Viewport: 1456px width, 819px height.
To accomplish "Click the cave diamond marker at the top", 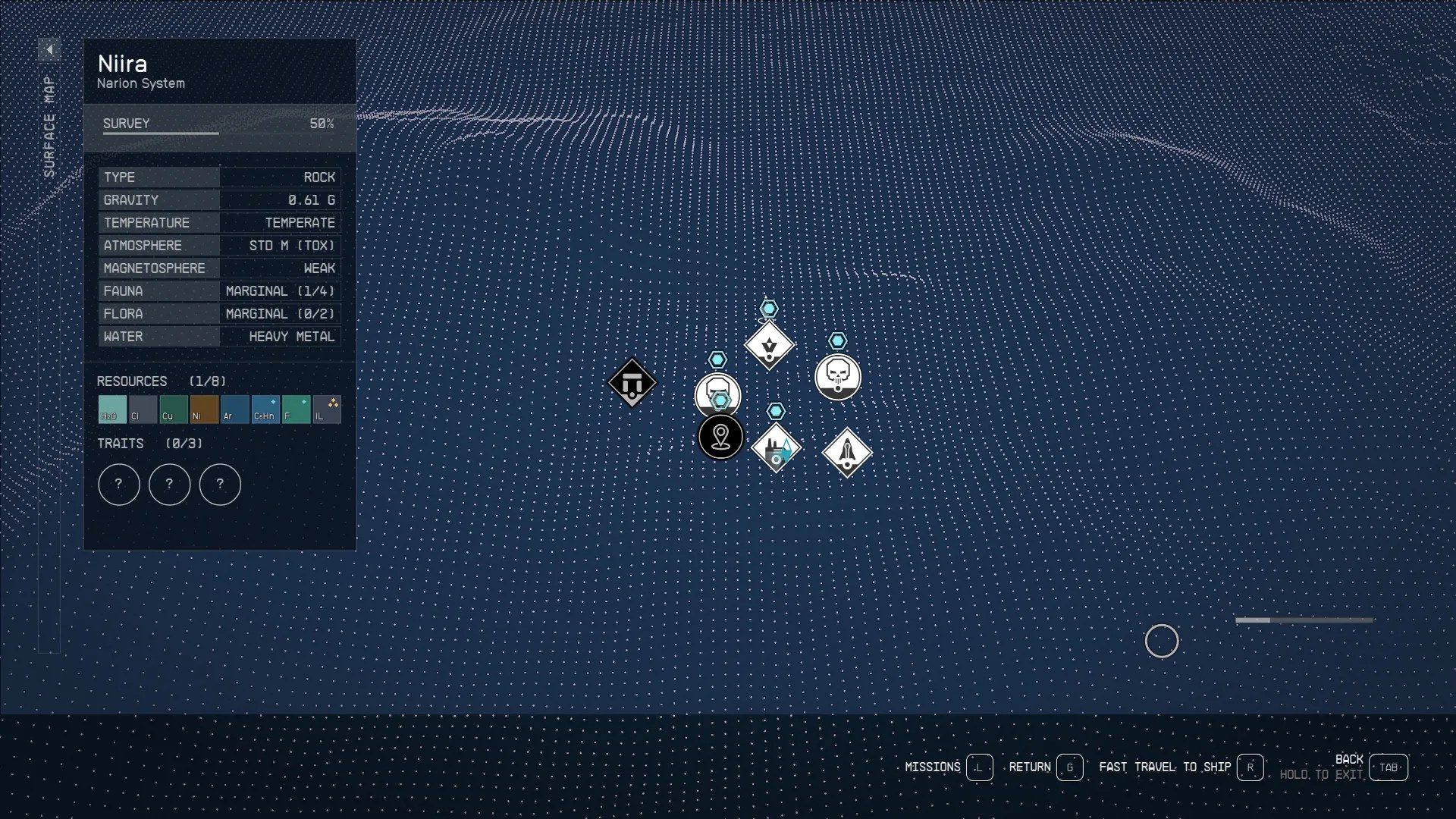I will coord(769,345).
